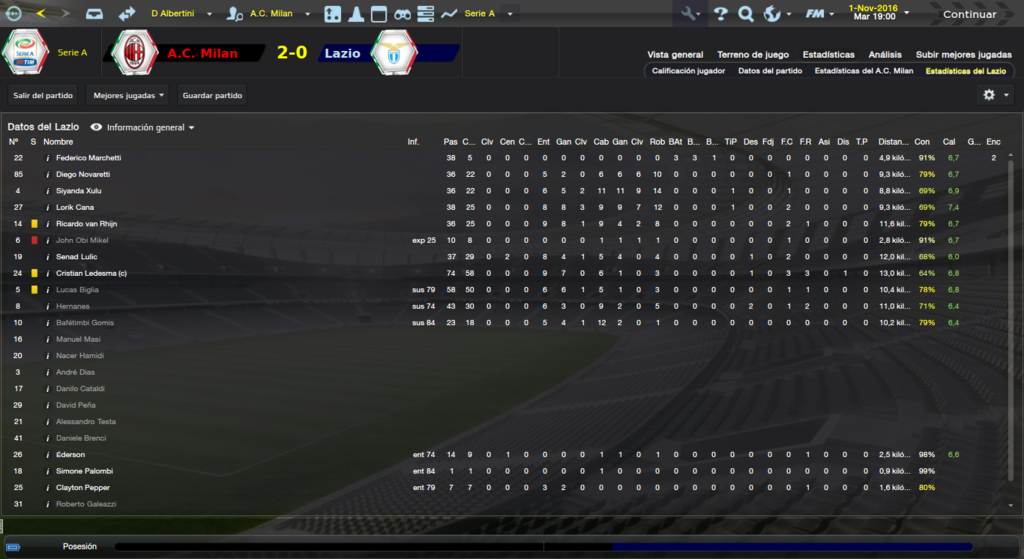Open Cristian Ledesma's player profile
This screenshot has width=1024, height=559.
click(x=85, y=273)
